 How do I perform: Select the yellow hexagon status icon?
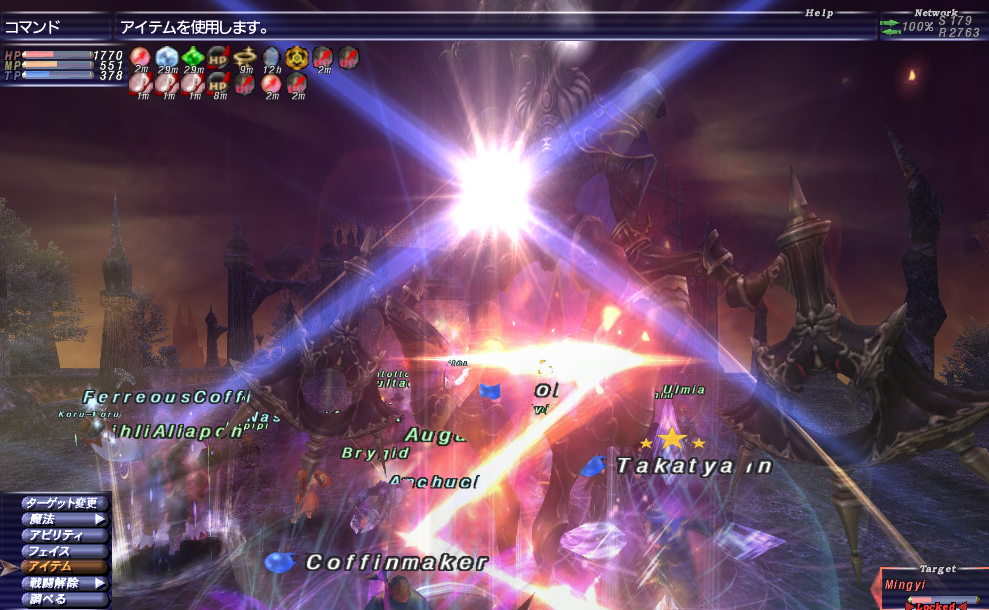pos(296,57)
